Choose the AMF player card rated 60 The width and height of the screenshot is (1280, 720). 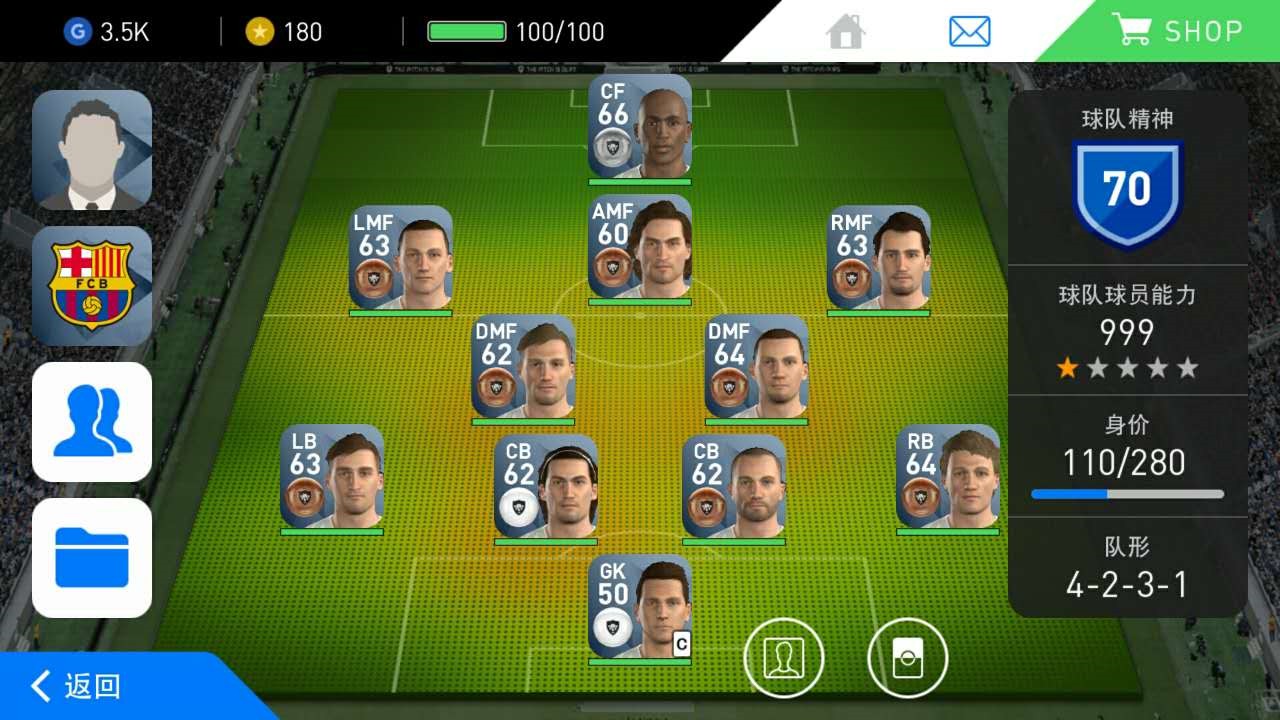pos(640,248)
